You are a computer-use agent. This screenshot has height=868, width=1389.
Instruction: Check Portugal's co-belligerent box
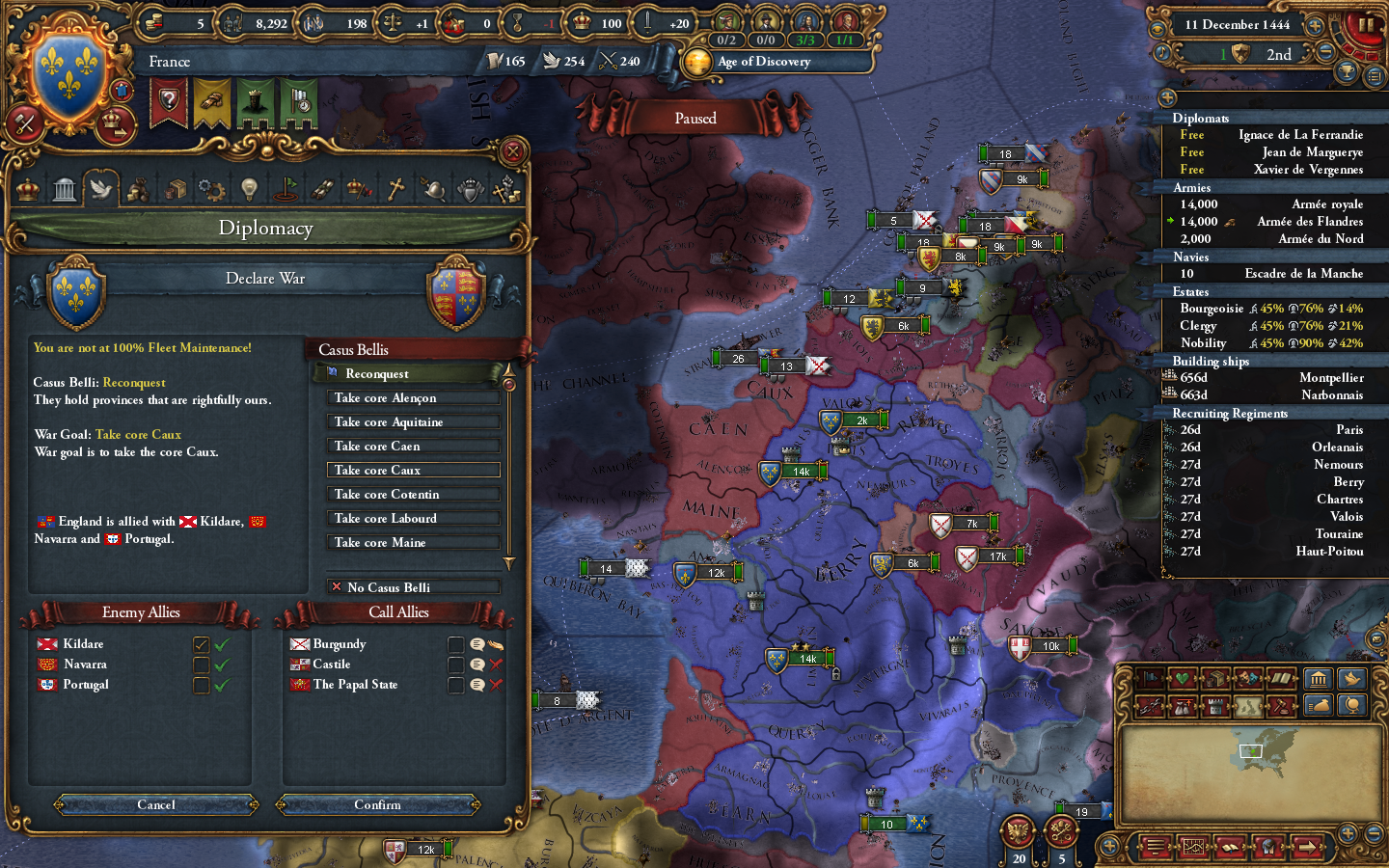(x=201, y=685)
